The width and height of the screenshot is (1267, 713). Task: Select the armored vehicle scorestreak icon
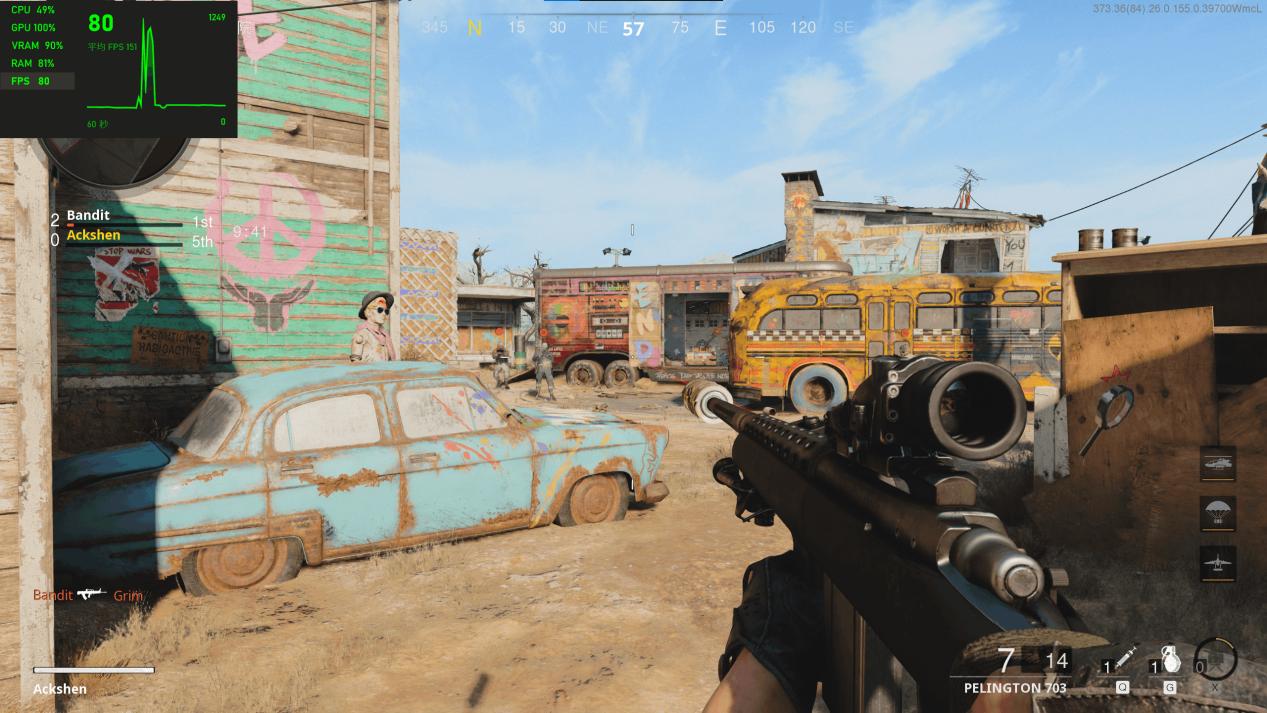pos(1217,463)
